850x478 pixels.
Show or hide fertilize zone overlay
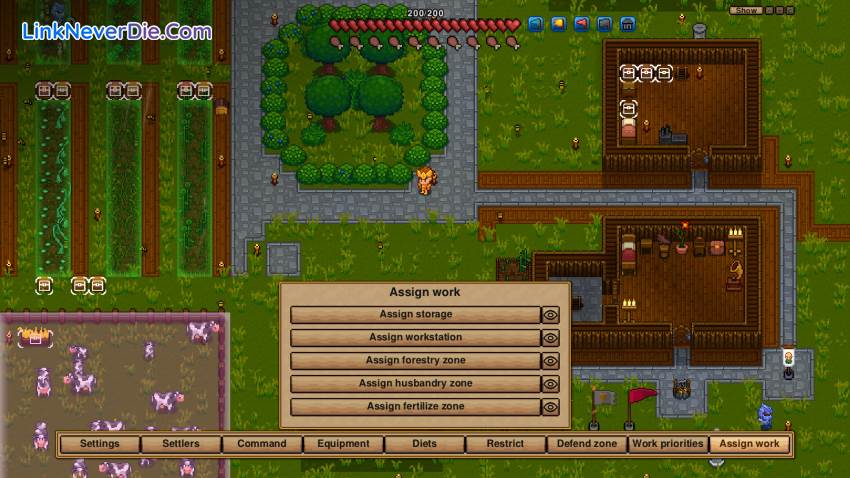point(550,407)
